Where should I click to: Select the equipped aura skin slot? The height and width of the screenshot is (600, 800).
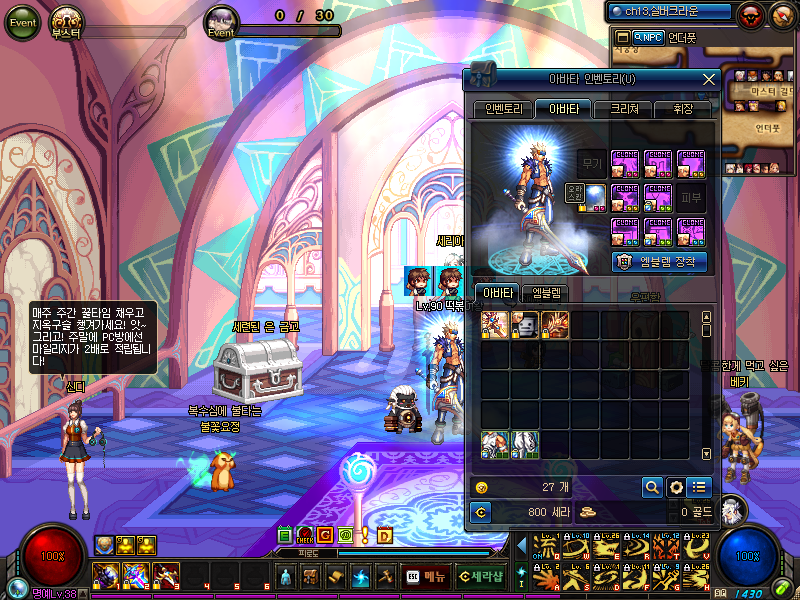point(594,197)
